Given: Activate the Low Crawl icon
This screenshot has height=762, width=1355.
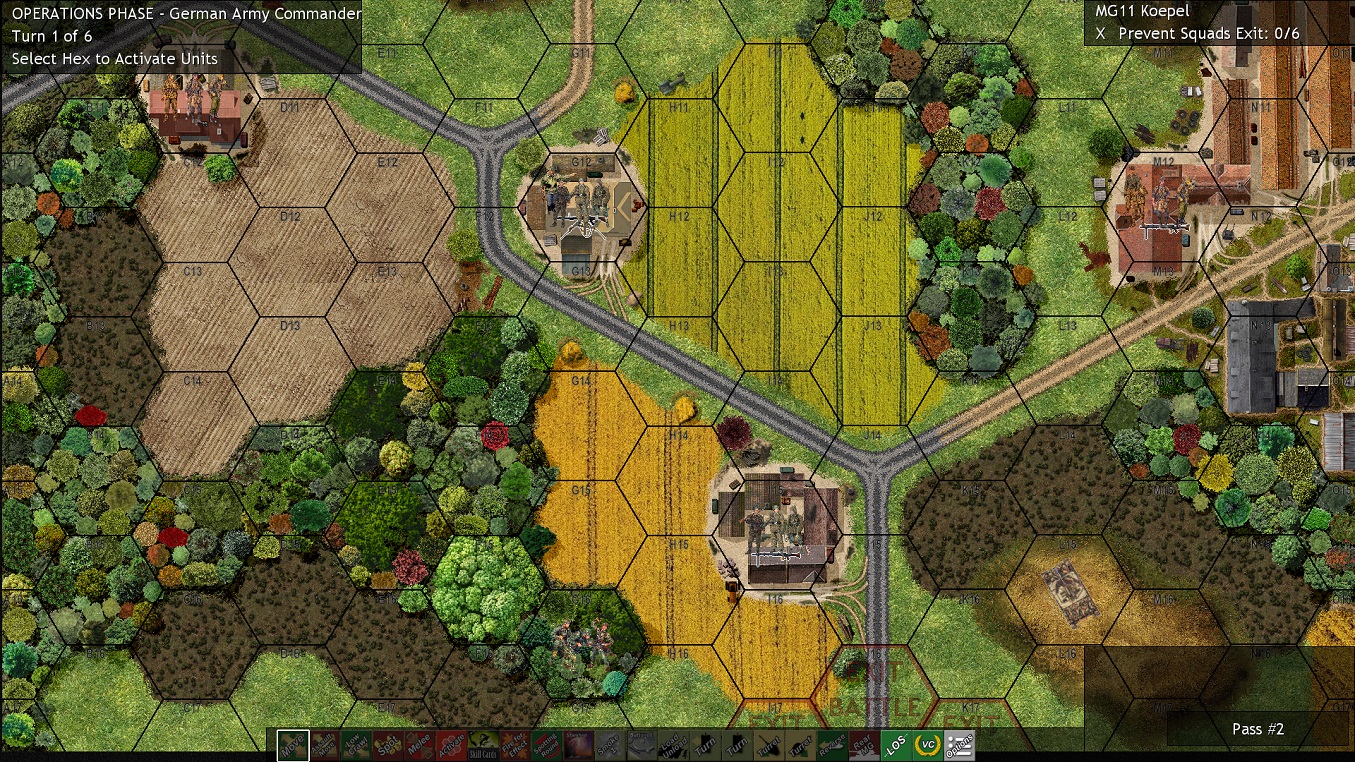Looking at the screenshot, I should [x=356, y=745].
